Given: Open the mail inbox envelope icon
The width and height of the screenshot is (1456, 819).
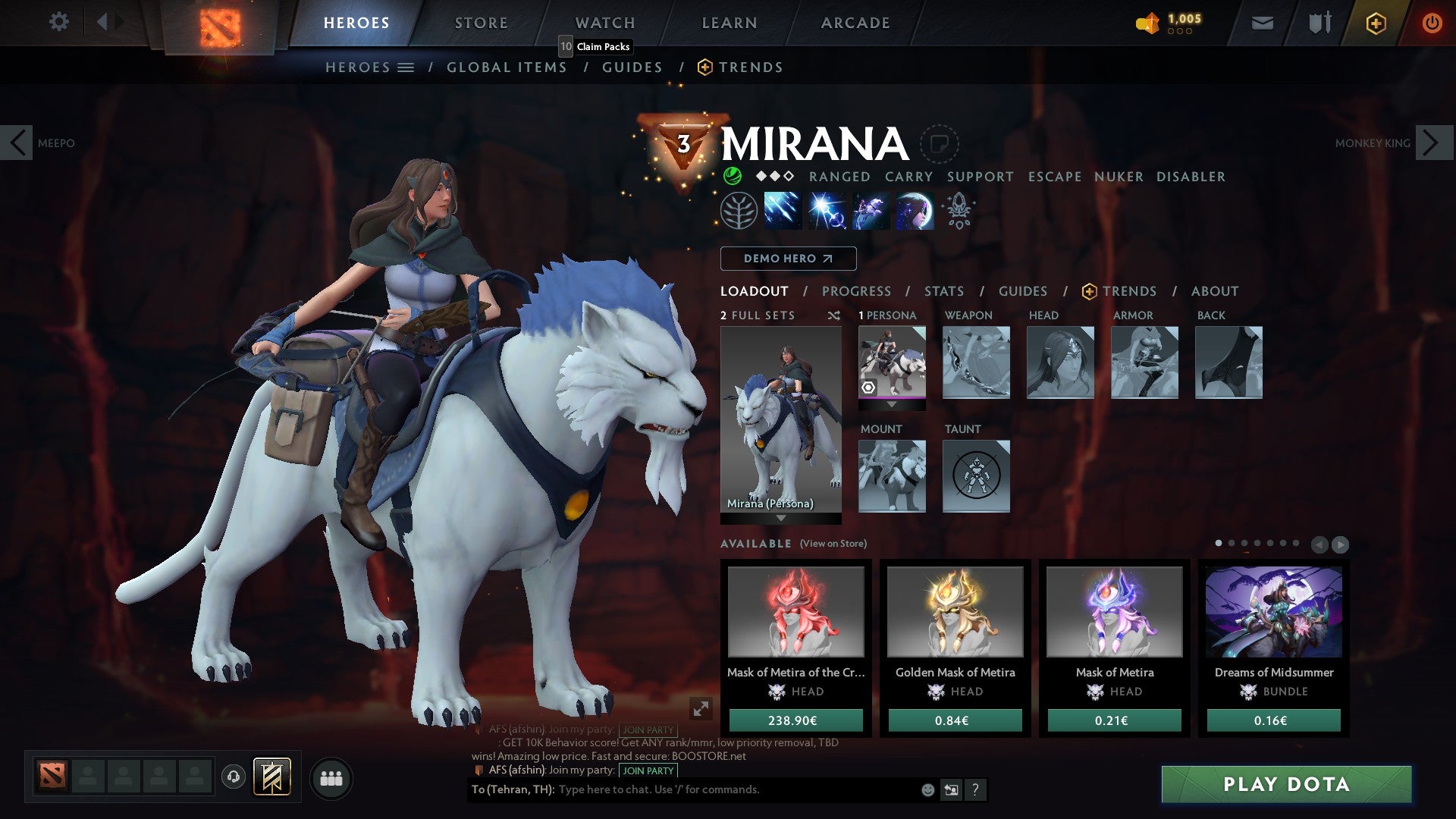Looking at the screenshot, I should [1263, 23].
